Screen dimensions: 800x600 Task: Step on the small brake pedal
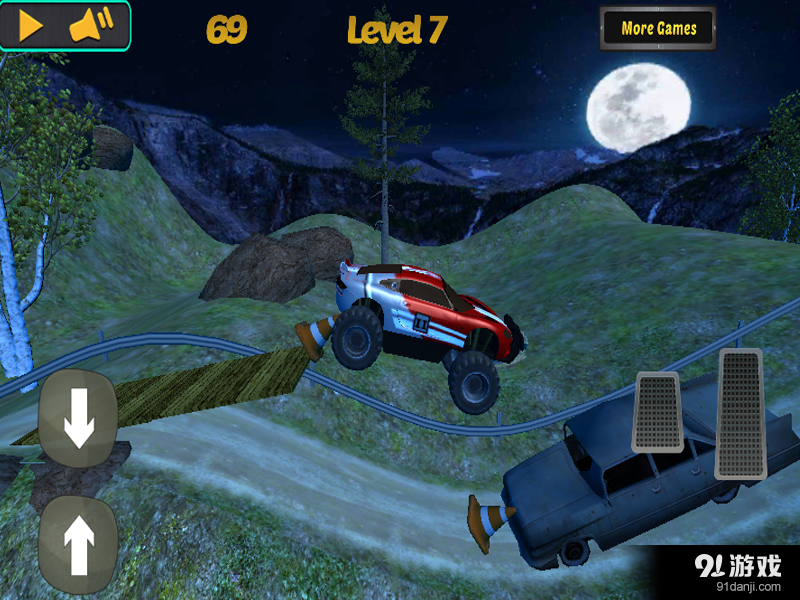657,411
